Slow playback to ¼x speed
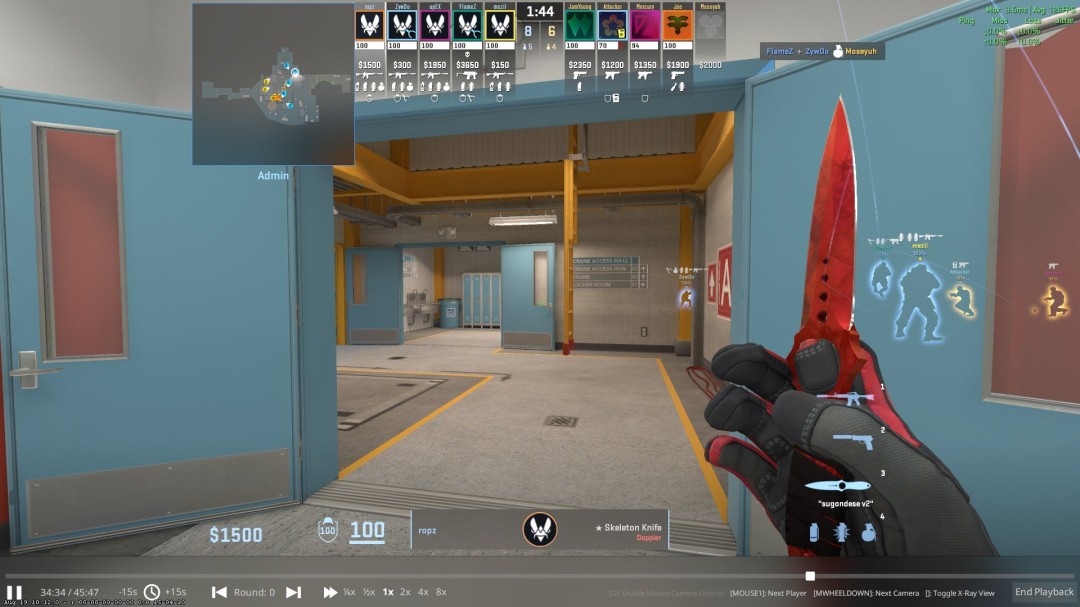This screenshot has width=1080, height=607. (349, 592)
